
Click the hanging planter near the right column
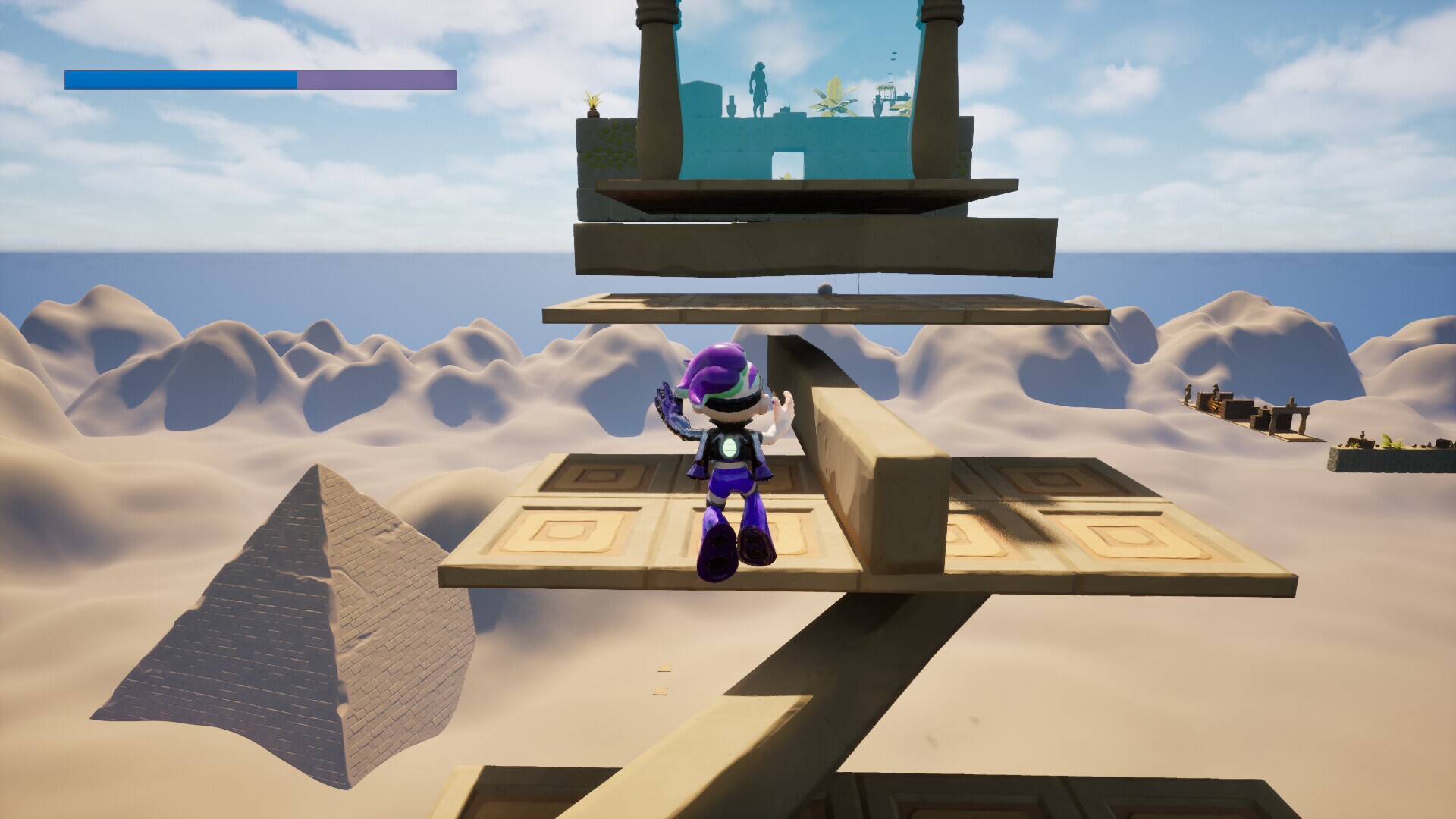click(886, 91)
